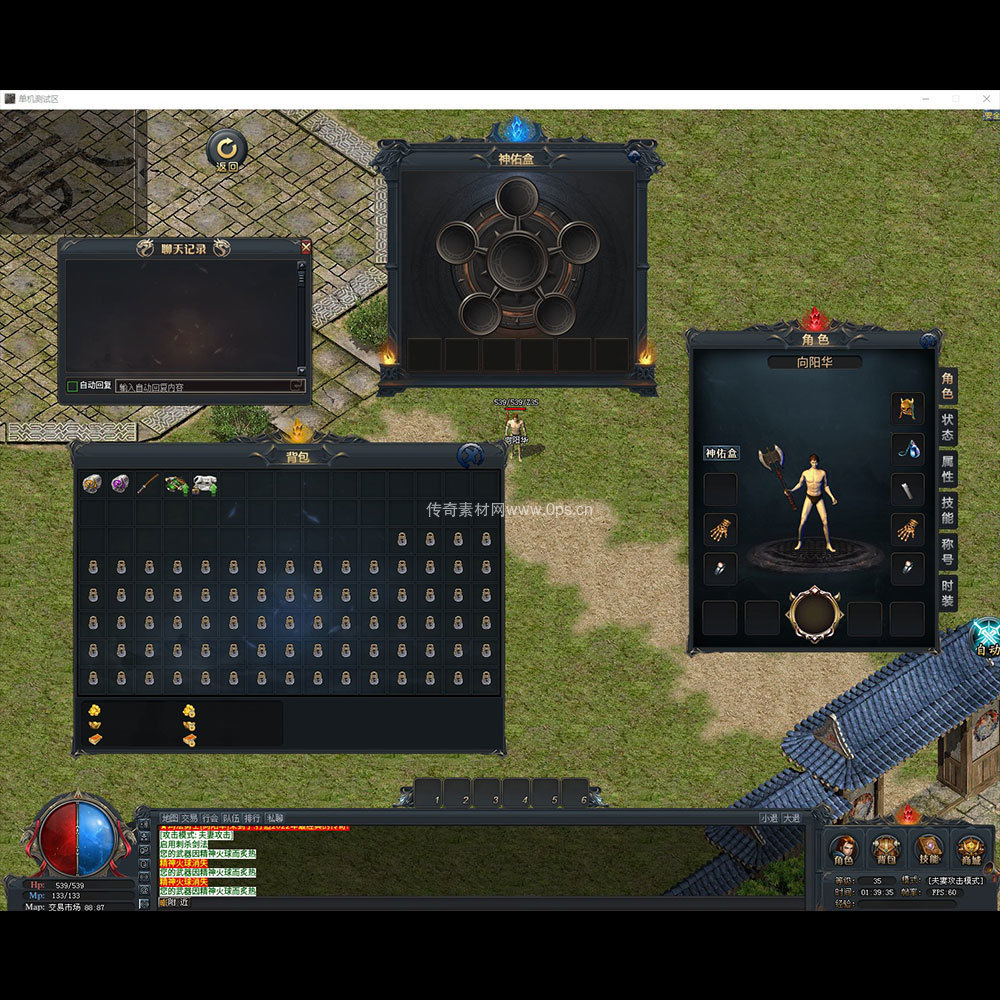Select the equipped helmet slot

(x=906, y=408)
